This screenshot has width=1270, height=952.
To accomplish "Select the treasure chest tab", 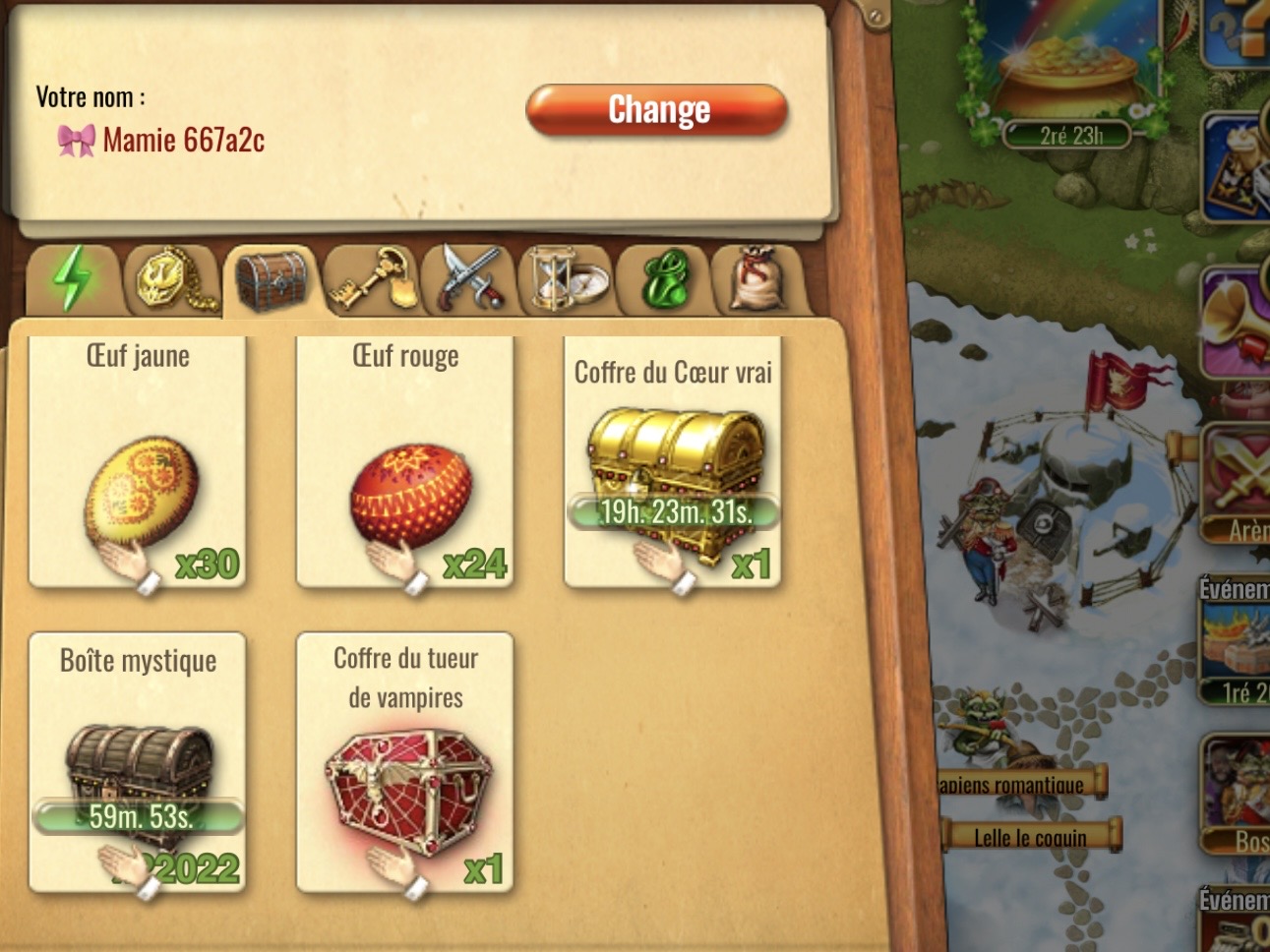I will coord(272,280).
